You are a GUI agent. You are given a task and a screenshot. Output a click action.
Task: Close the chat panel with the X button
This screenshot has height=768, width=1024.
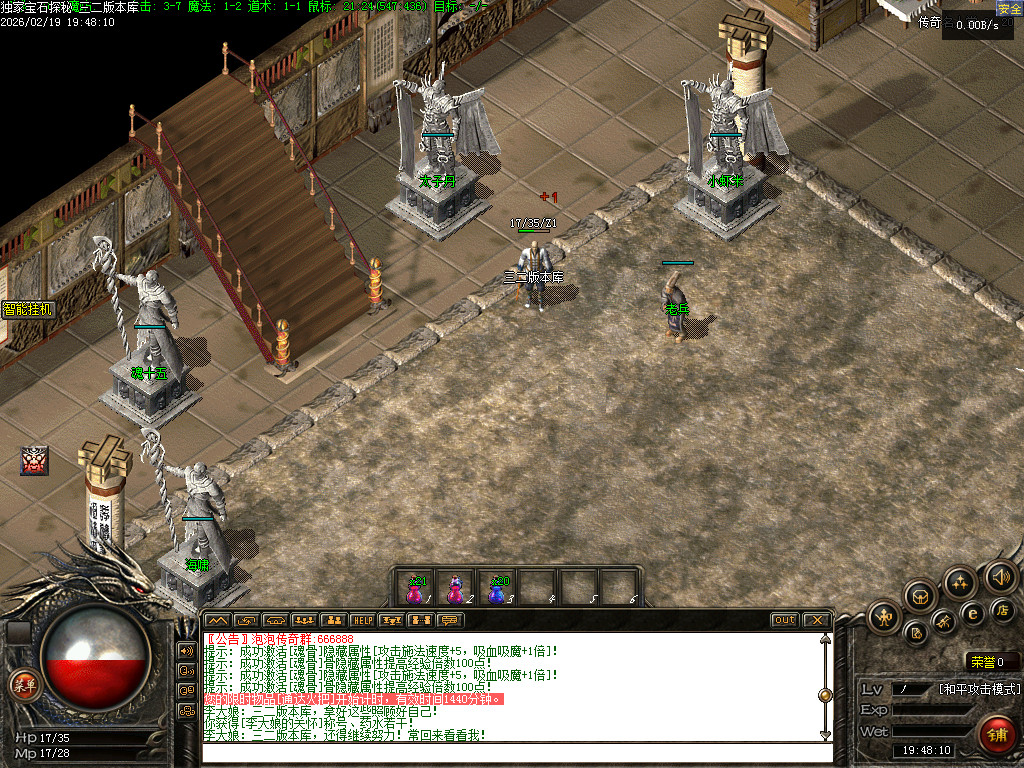point(816,620)
